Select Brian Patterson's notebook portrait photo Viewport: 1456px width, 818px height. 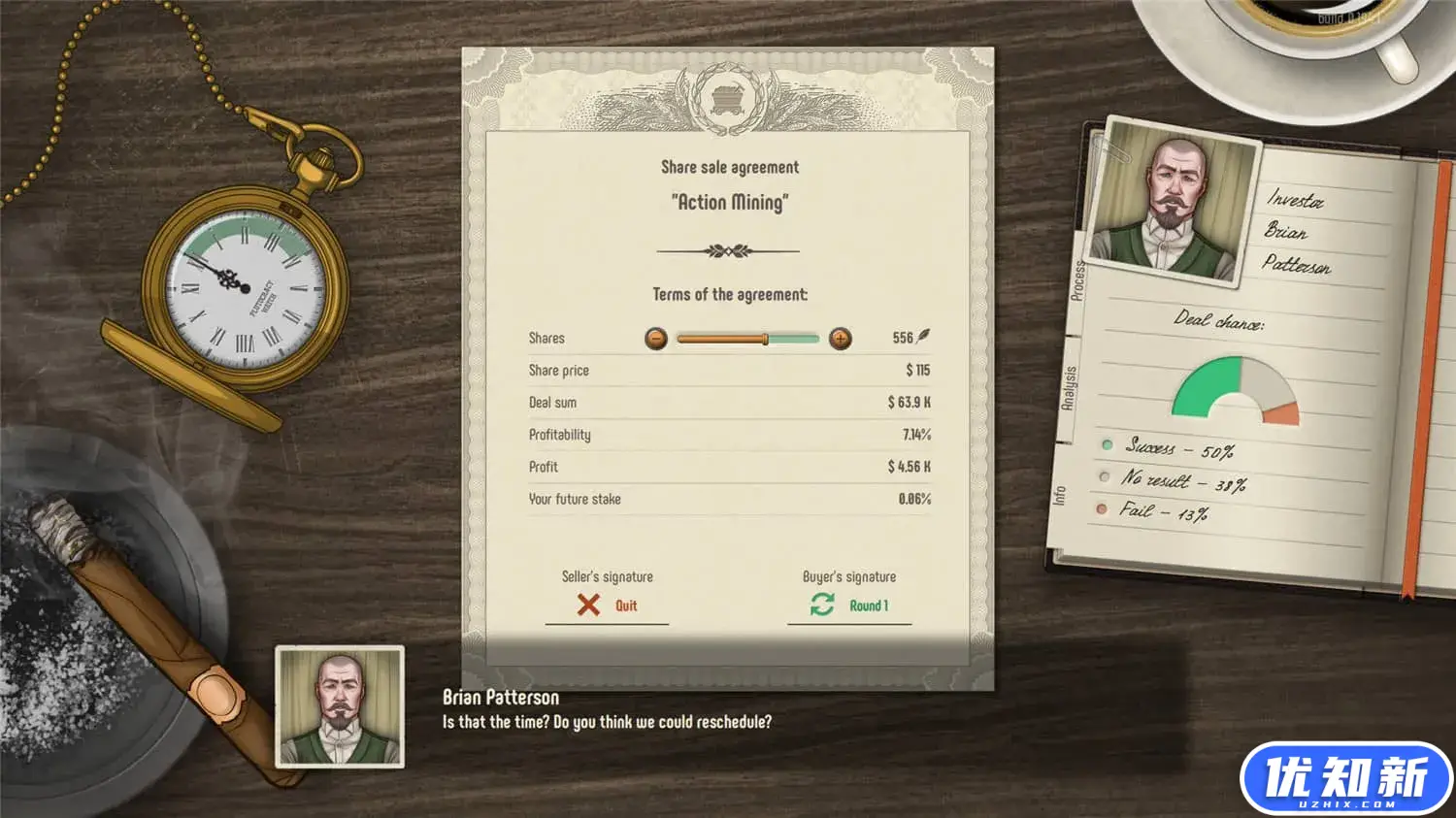(1174, 203)
